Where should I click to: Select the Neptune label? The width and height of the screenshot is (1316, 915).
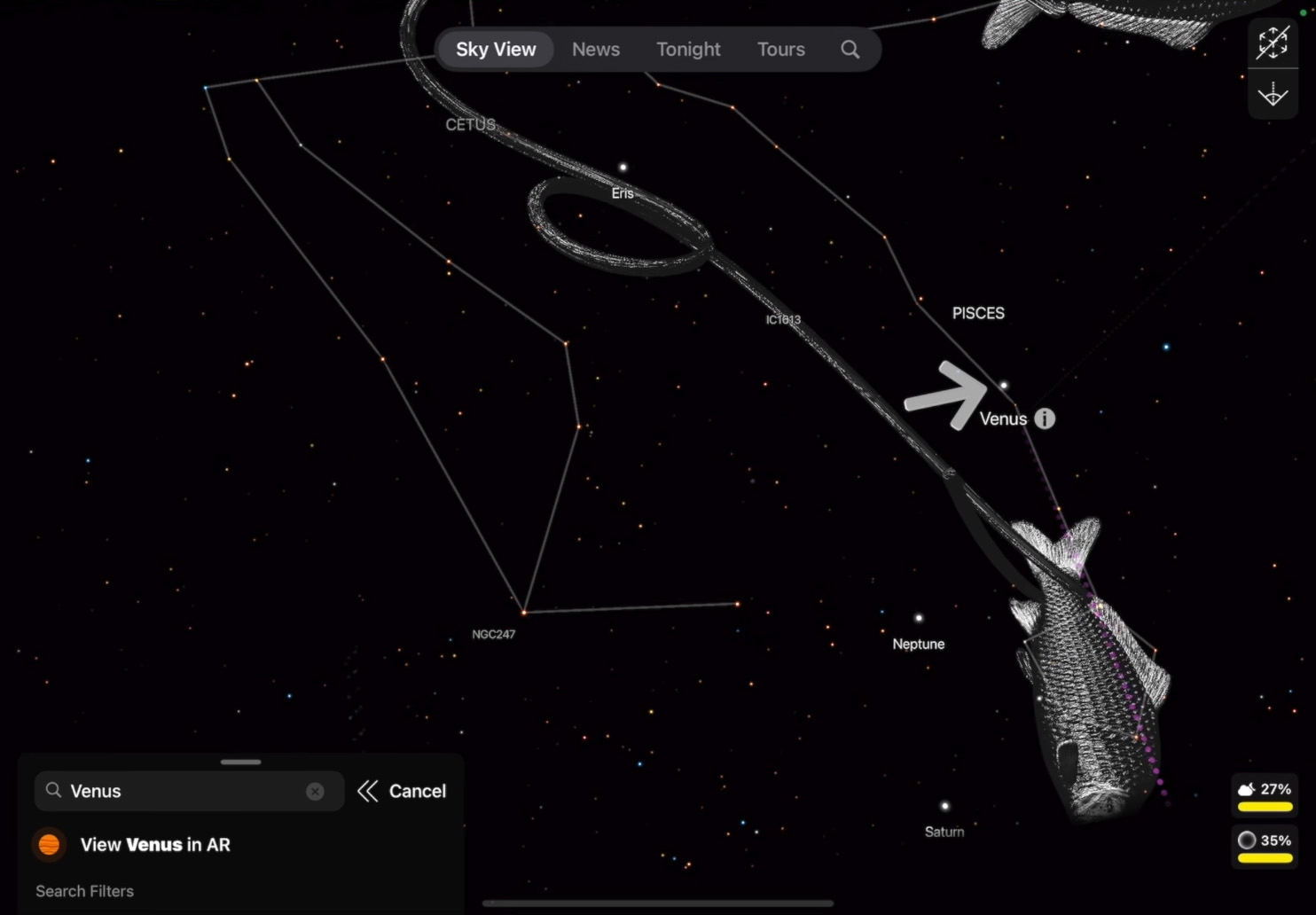tap(919, 644)
